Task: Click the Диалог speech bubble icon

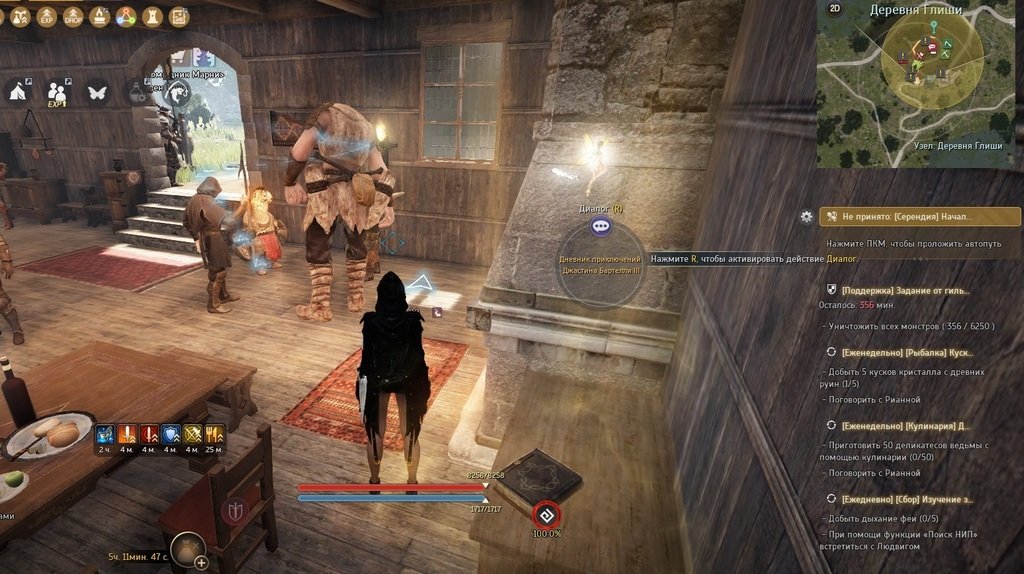Action: point(600,227)
